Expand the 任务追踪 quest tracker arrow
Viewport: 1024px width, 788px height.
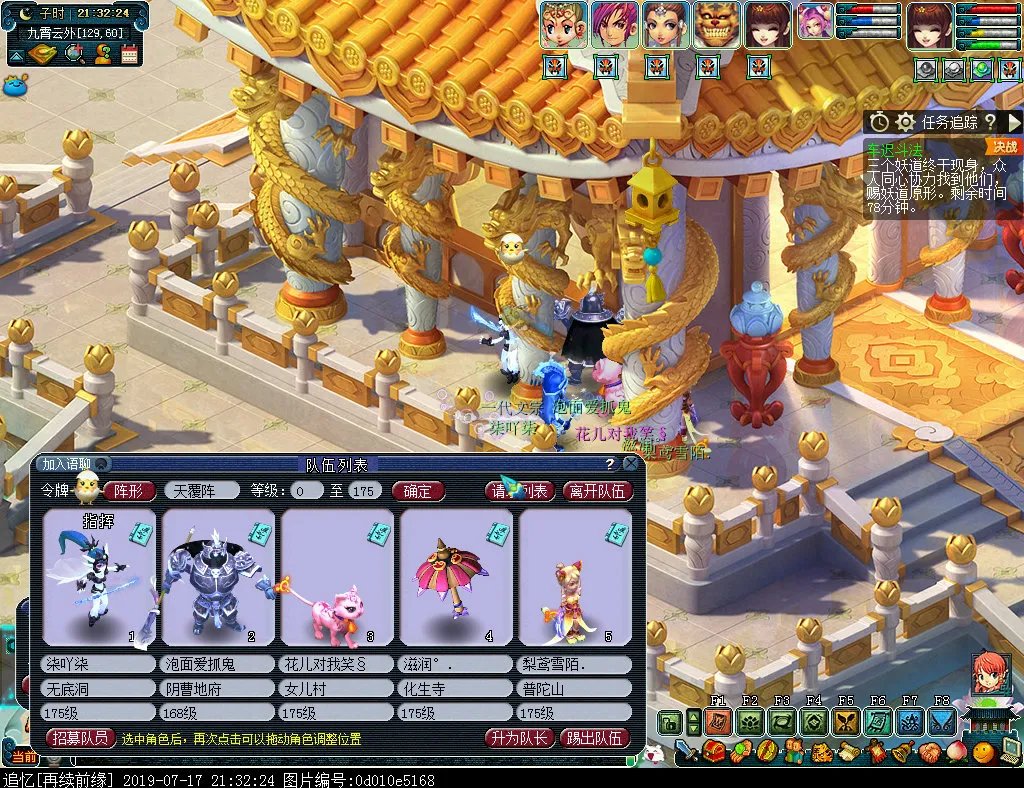(1014, 122)
